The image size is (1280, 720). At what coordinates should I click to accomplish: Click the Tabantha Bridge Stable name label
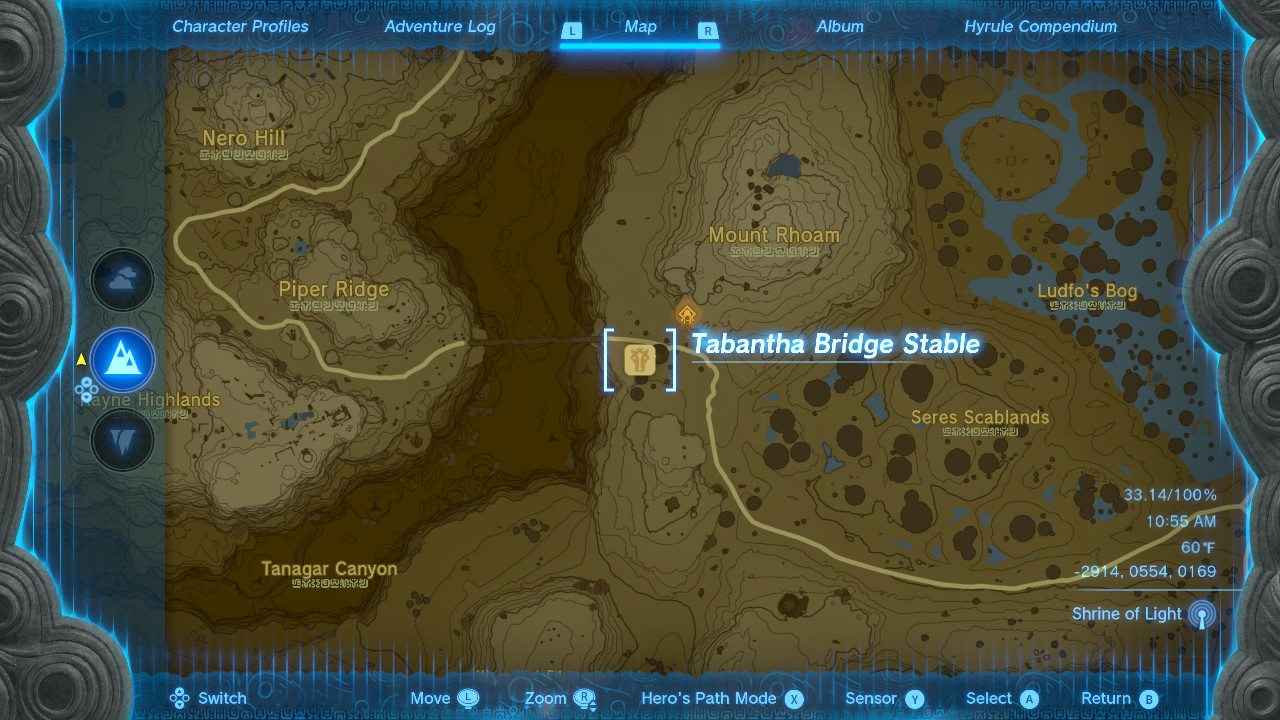[834, 344]
